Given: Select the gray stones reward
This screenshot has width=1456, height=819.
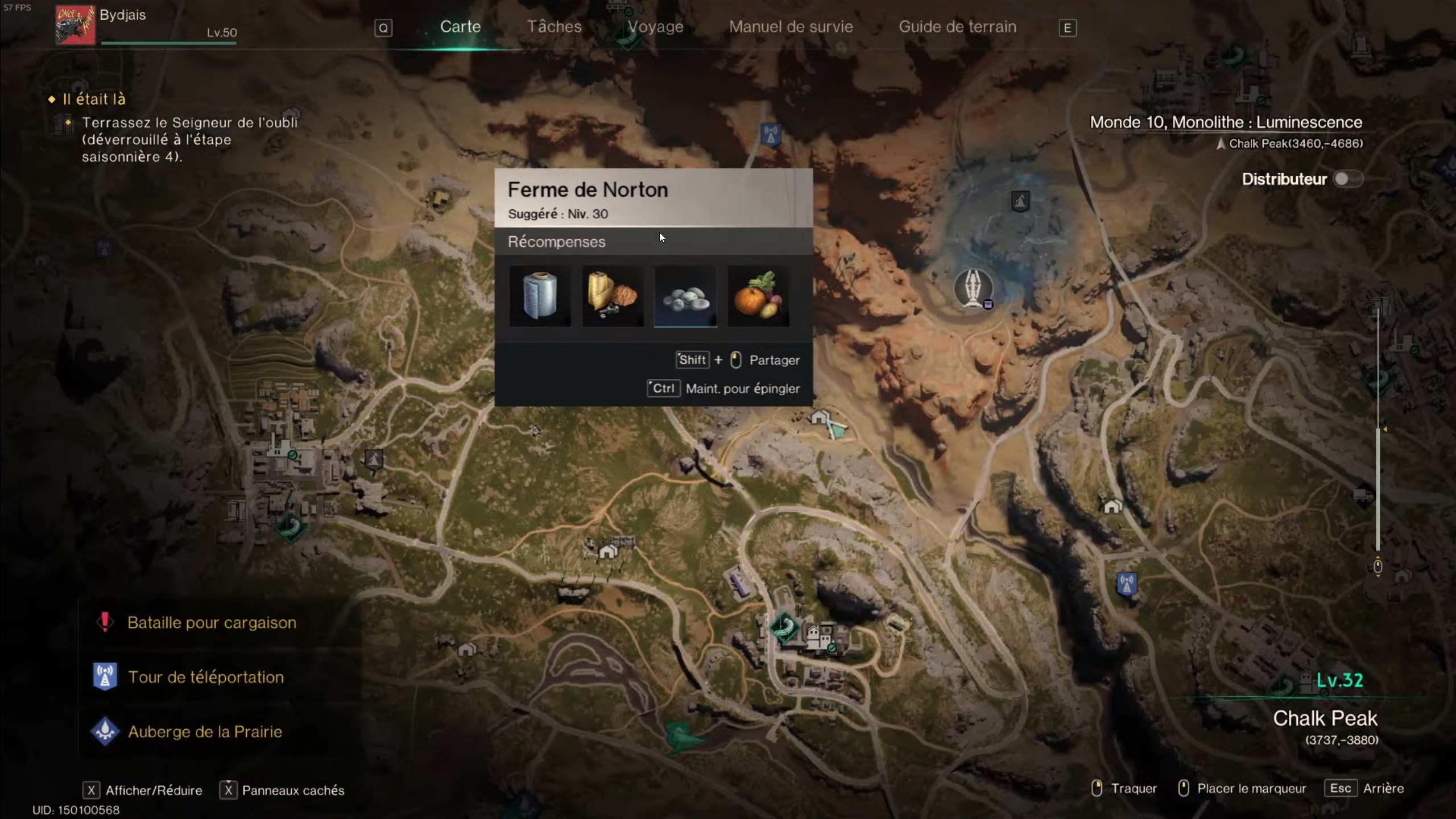Looking at the screenshot, I should [685, 296].
